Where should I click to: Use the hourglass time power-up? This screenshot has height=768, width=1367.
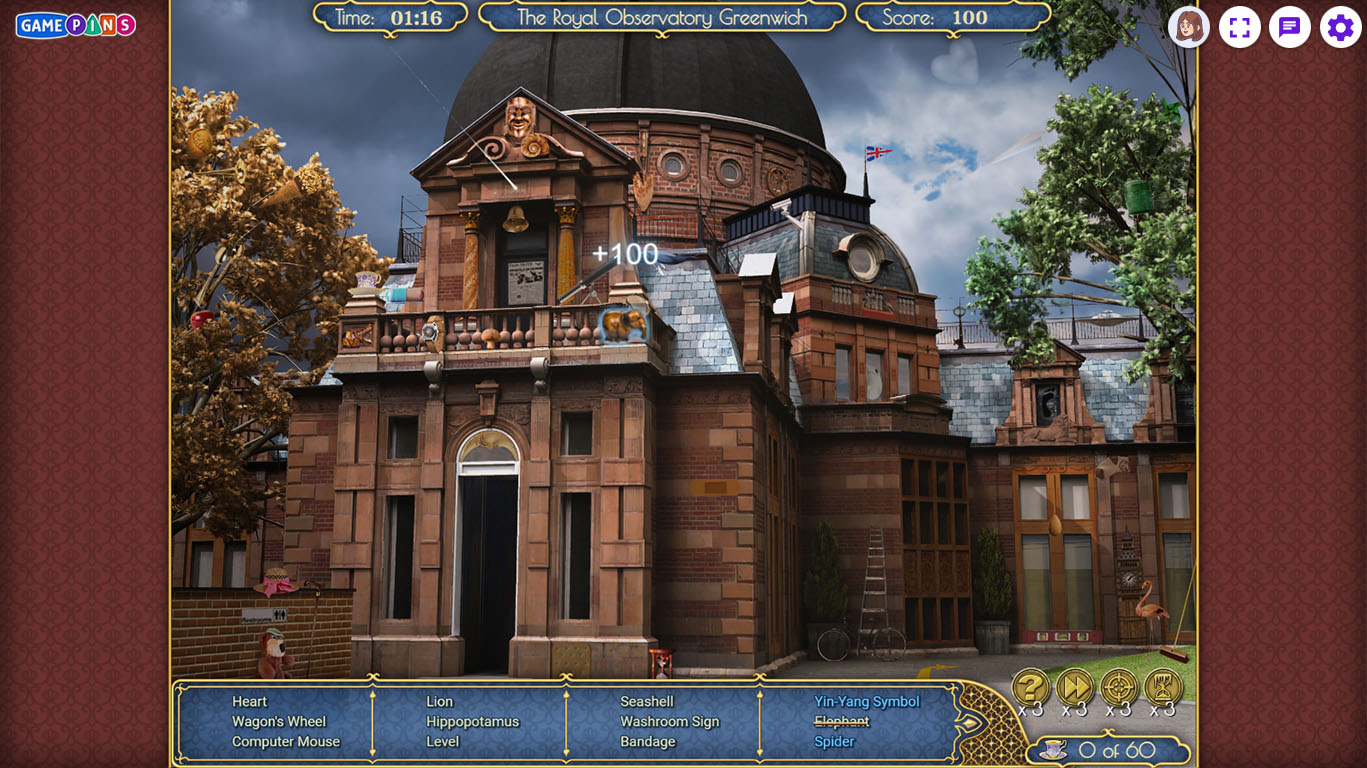tap(1163, 687)
